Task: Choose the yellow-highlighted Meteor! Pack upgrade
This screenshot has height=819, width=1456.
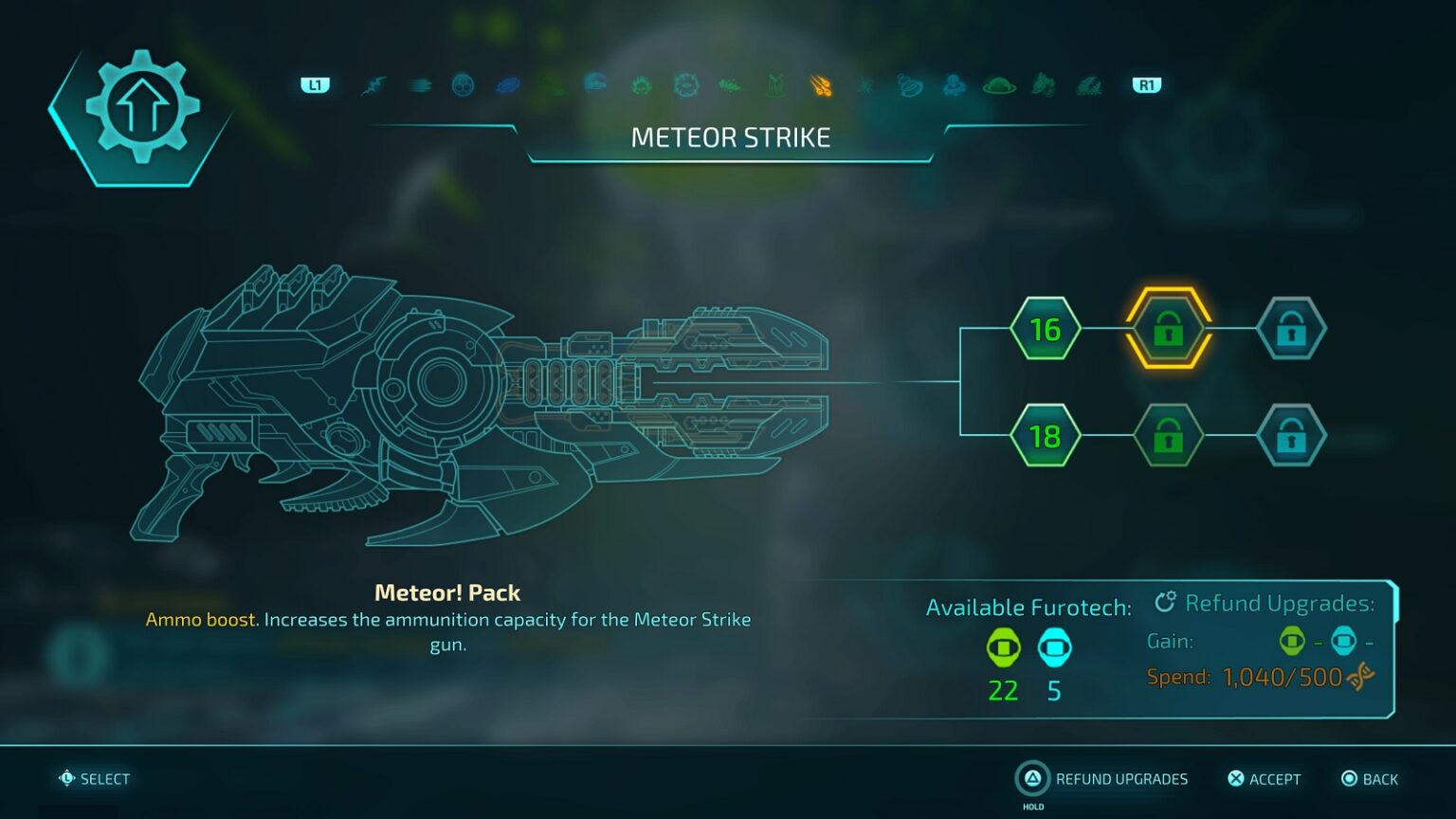Action: pyautogui.click(x=1168, y=328)
